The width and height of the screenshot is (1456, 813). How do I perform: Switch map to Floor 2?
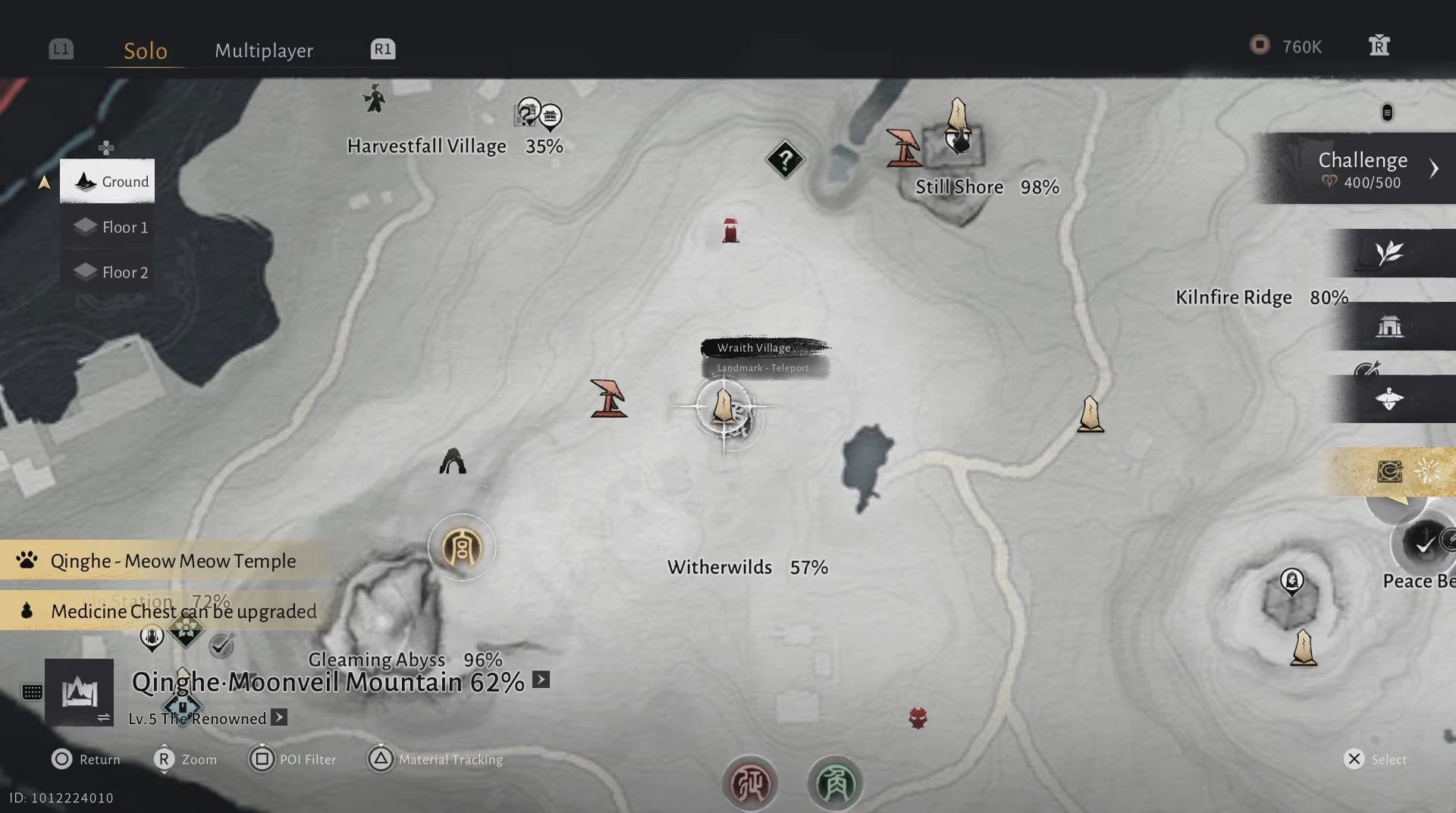click(108, 272)
